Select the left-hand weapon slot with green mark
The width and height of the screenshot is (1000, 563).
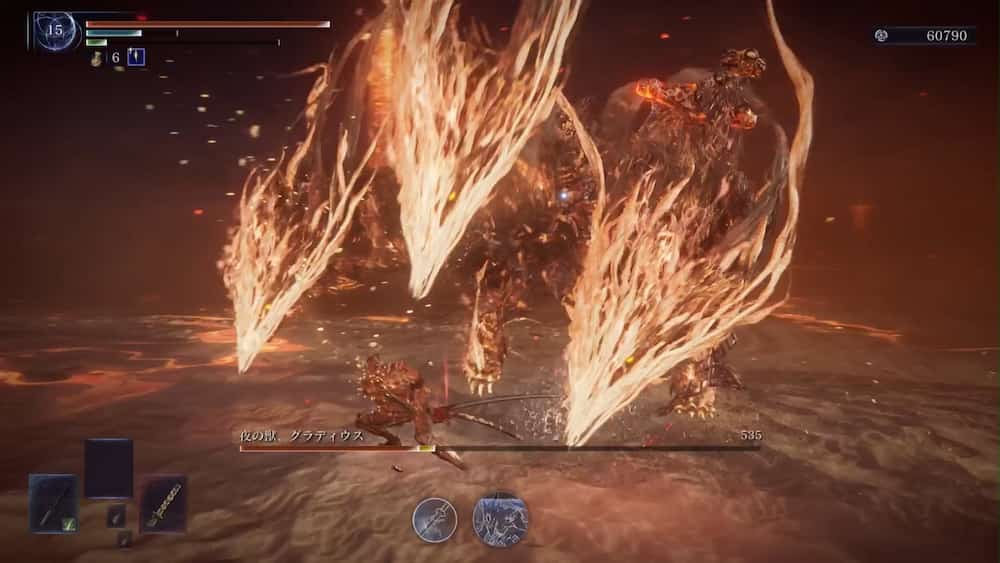point(53,503)
